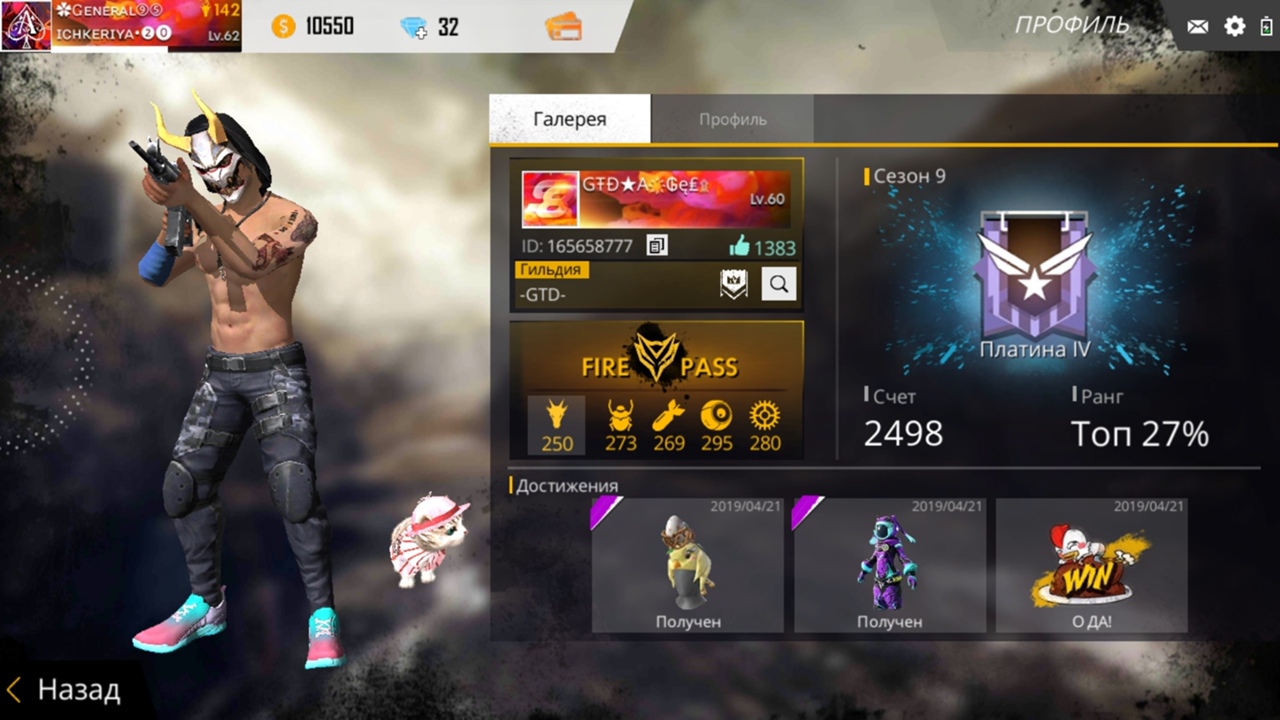1280x720 pixels.
Task: Go back with the Назад button
Action: 65,690
